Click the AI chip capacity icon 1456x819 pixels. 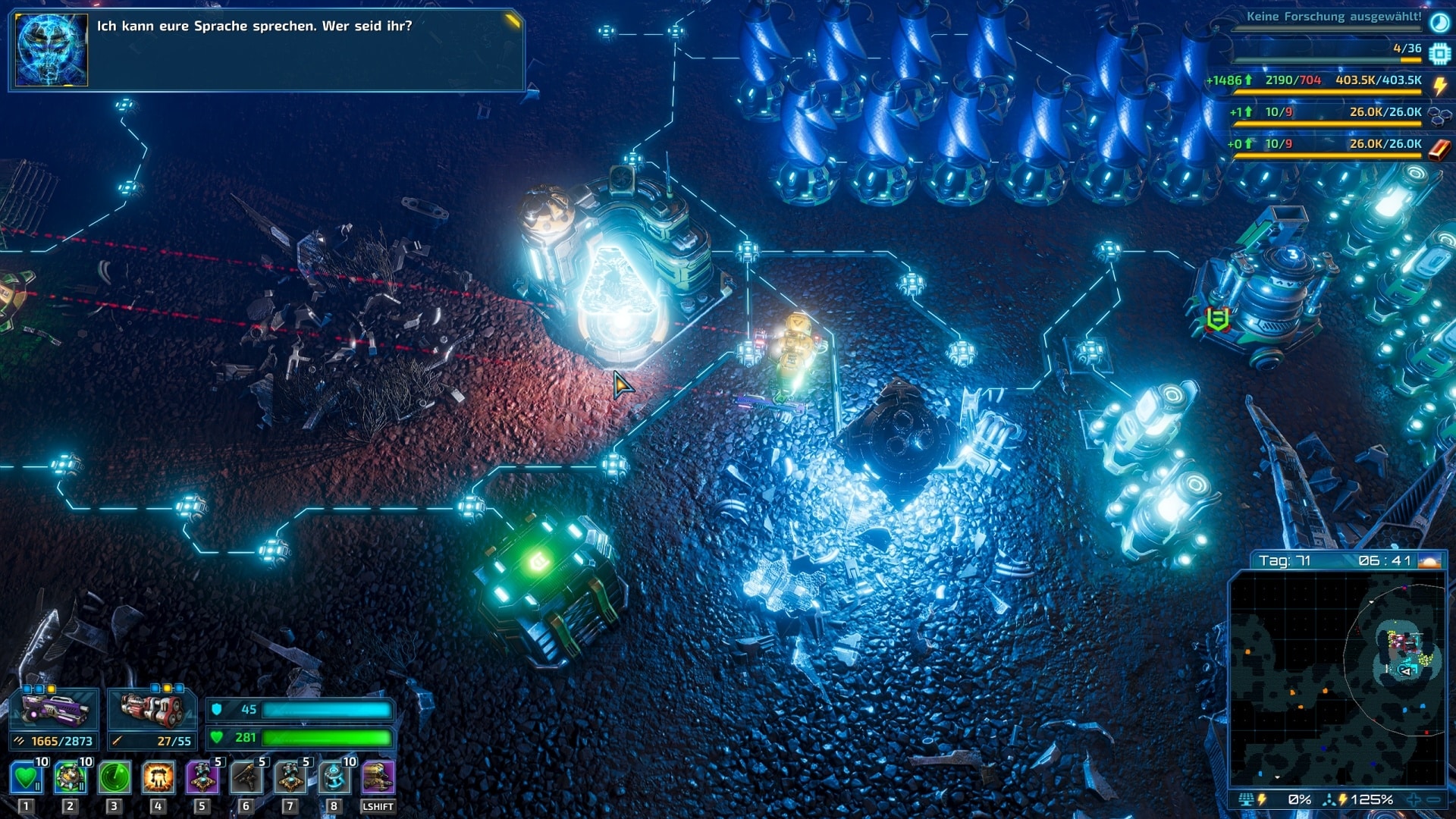click(1439, 54)
